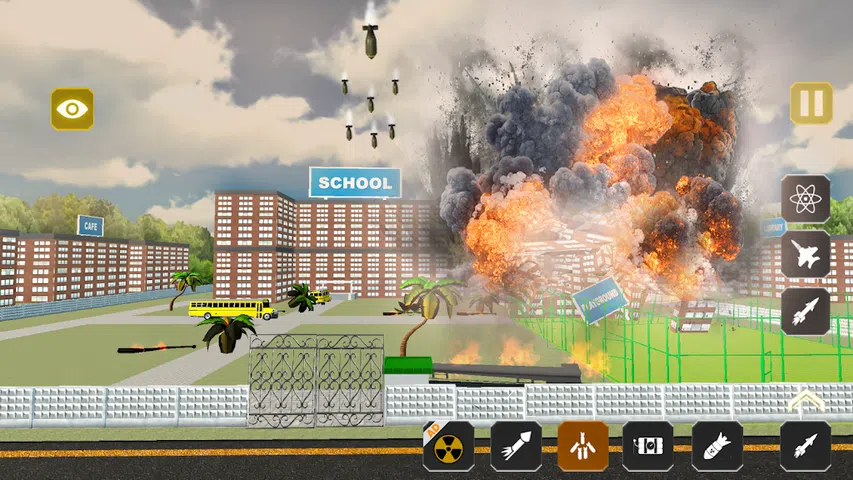The image size is (853, 480).
Task: Toggle the eye camera view button
Action: click(72, 109)
